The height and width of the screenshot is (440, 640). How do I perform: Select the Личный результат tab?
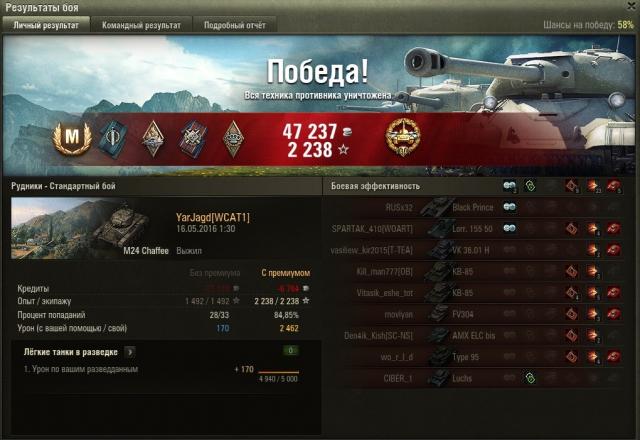pos(47,25)
